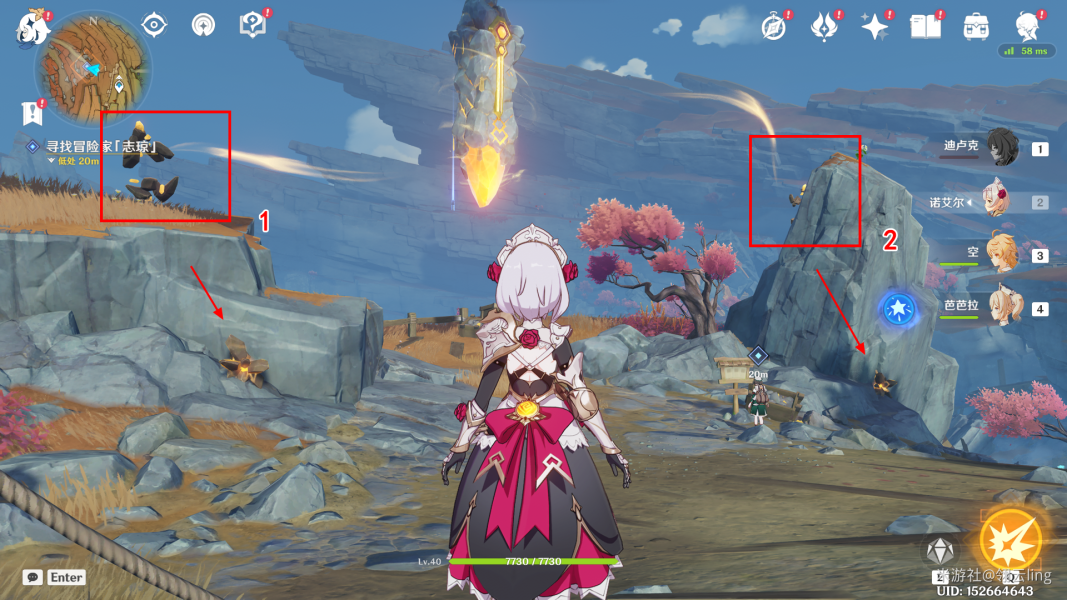Activate the Elemental Sight eye icon
The image size is (1067, 600).
pos(153,25)
